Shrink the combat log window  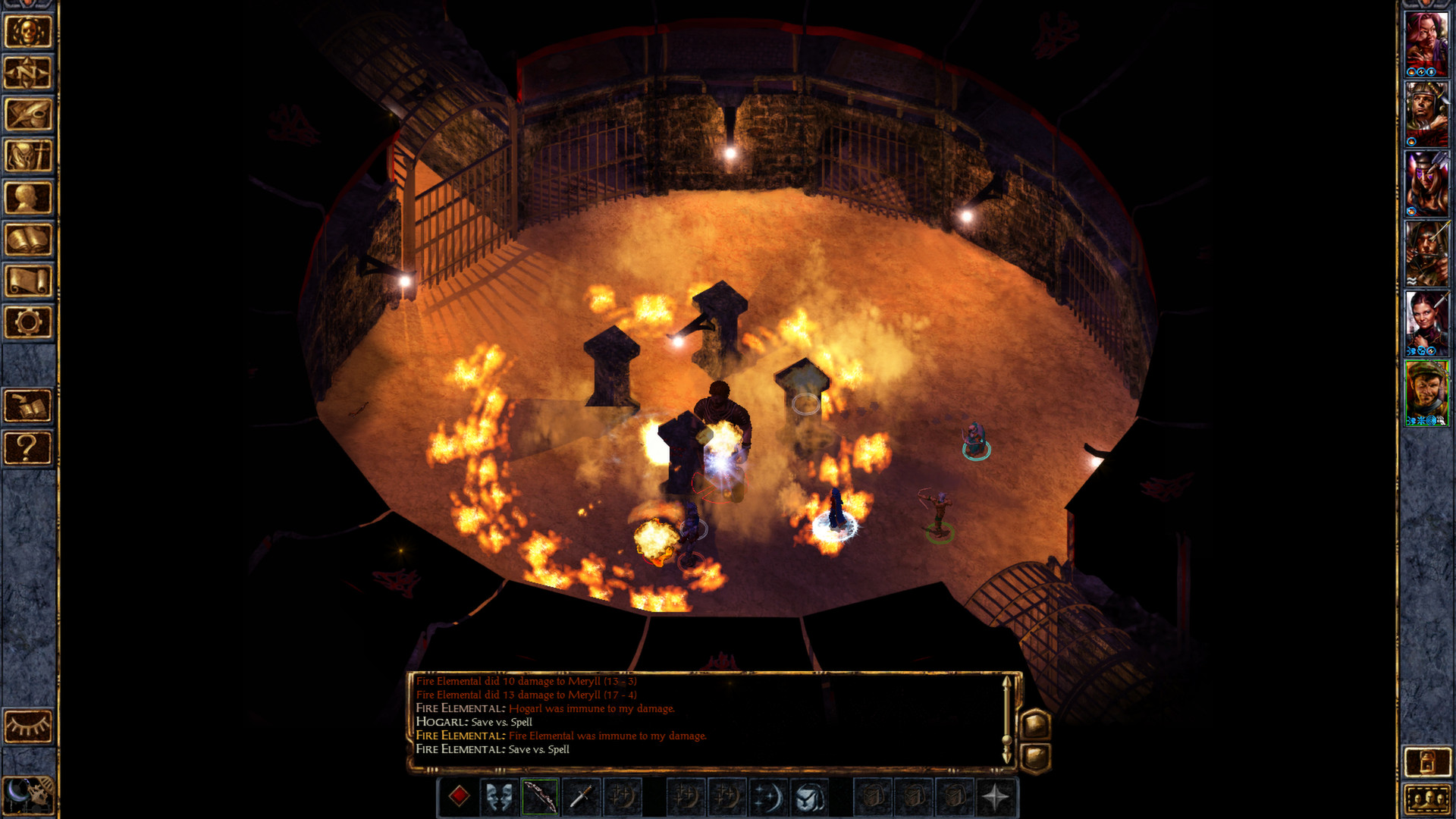point(1036,755)
